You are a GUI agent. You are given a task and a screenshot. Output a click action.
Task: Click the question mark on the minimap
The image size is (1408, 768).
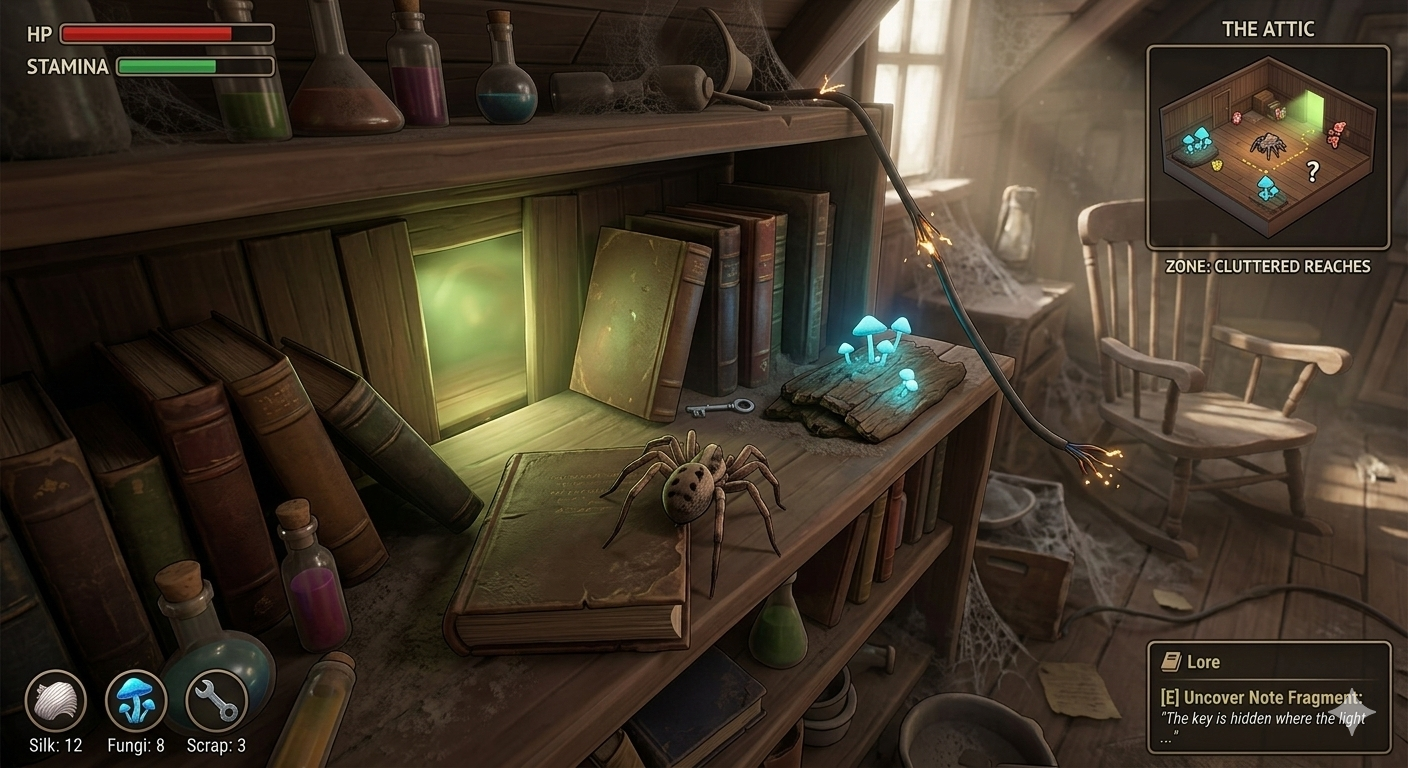coord(1313,172)
